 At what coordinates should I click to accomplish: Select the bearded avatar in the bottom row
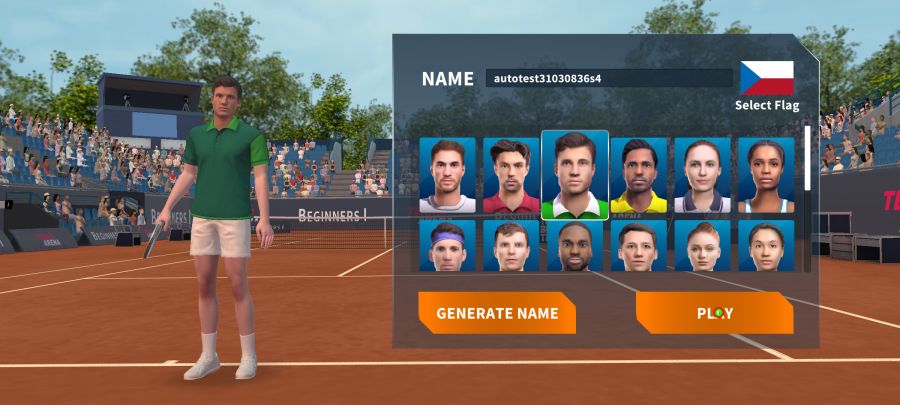pos(575,246)
